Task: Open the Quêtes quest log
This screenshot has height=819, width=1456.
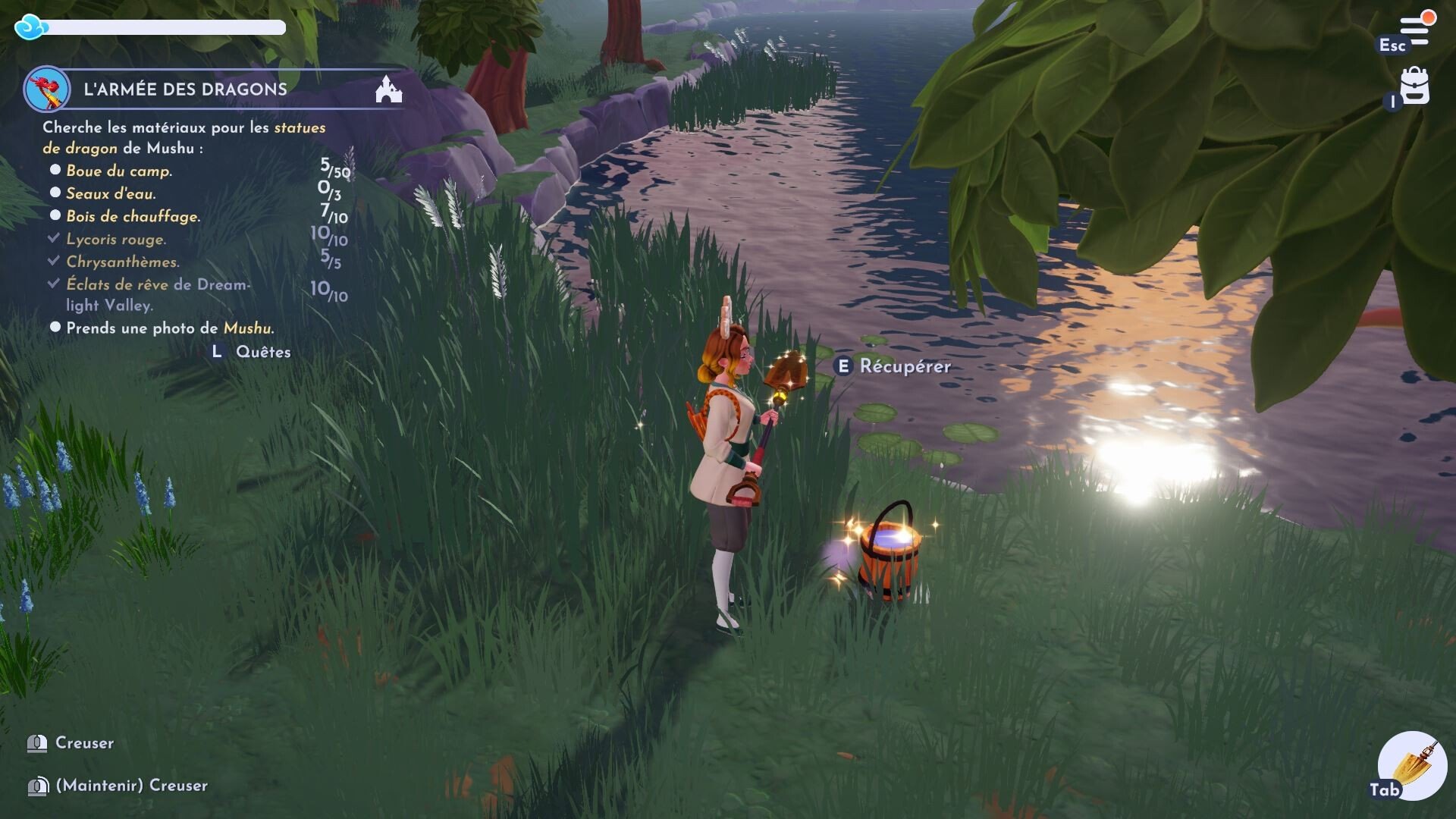Action: click(x=262, y=352)
